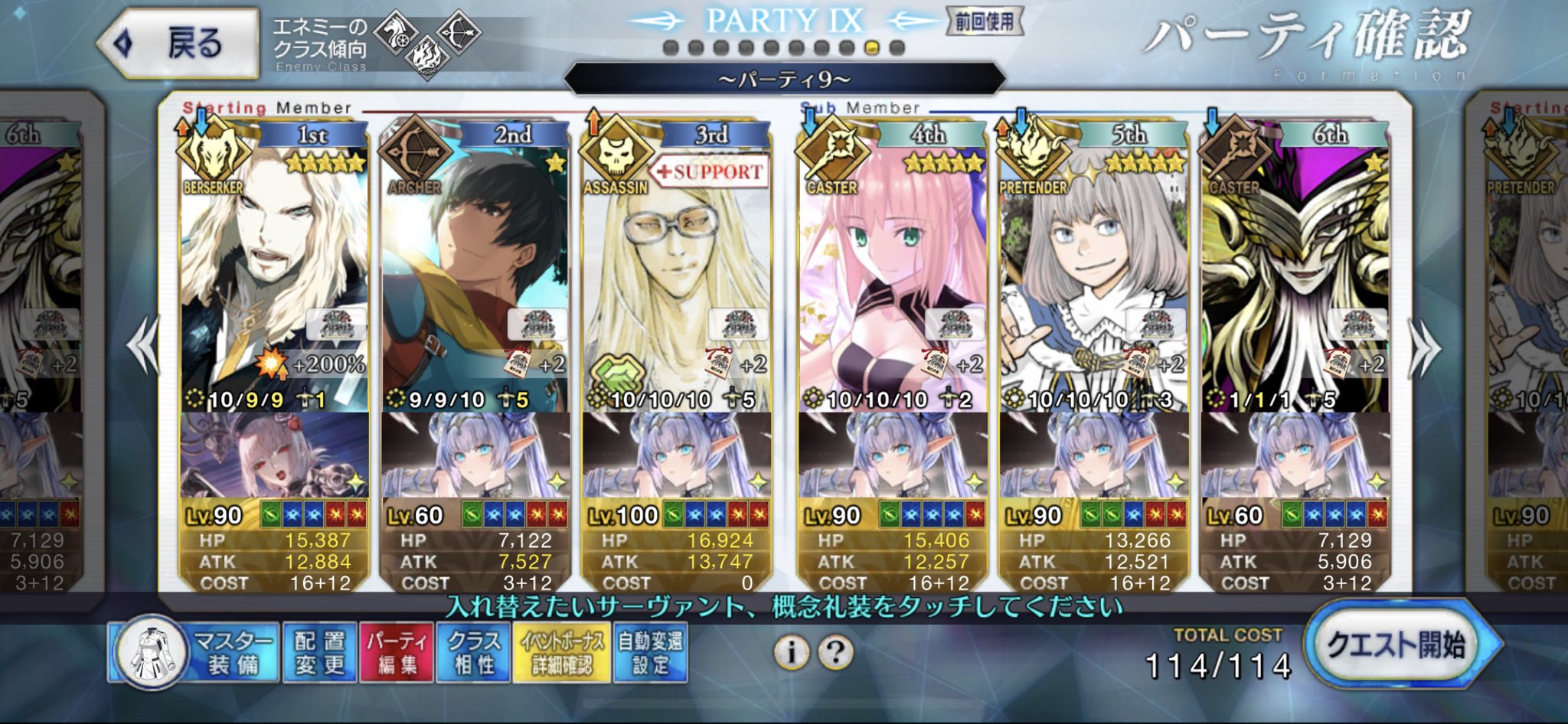Choose the Berserker's equipped craft essence

click(x=274, y=455)
